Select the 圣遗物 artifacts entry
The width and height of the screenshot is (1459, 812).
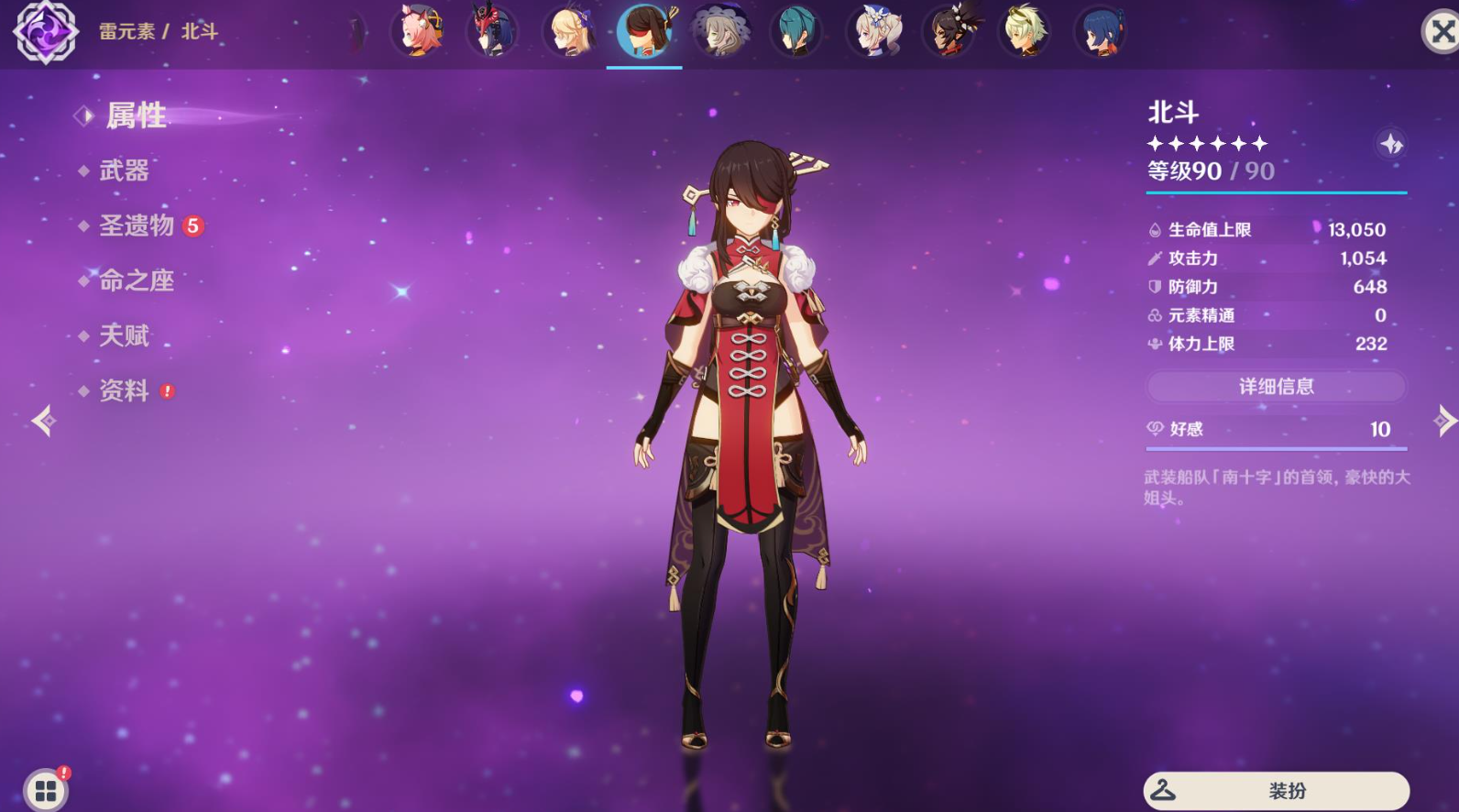137,225
